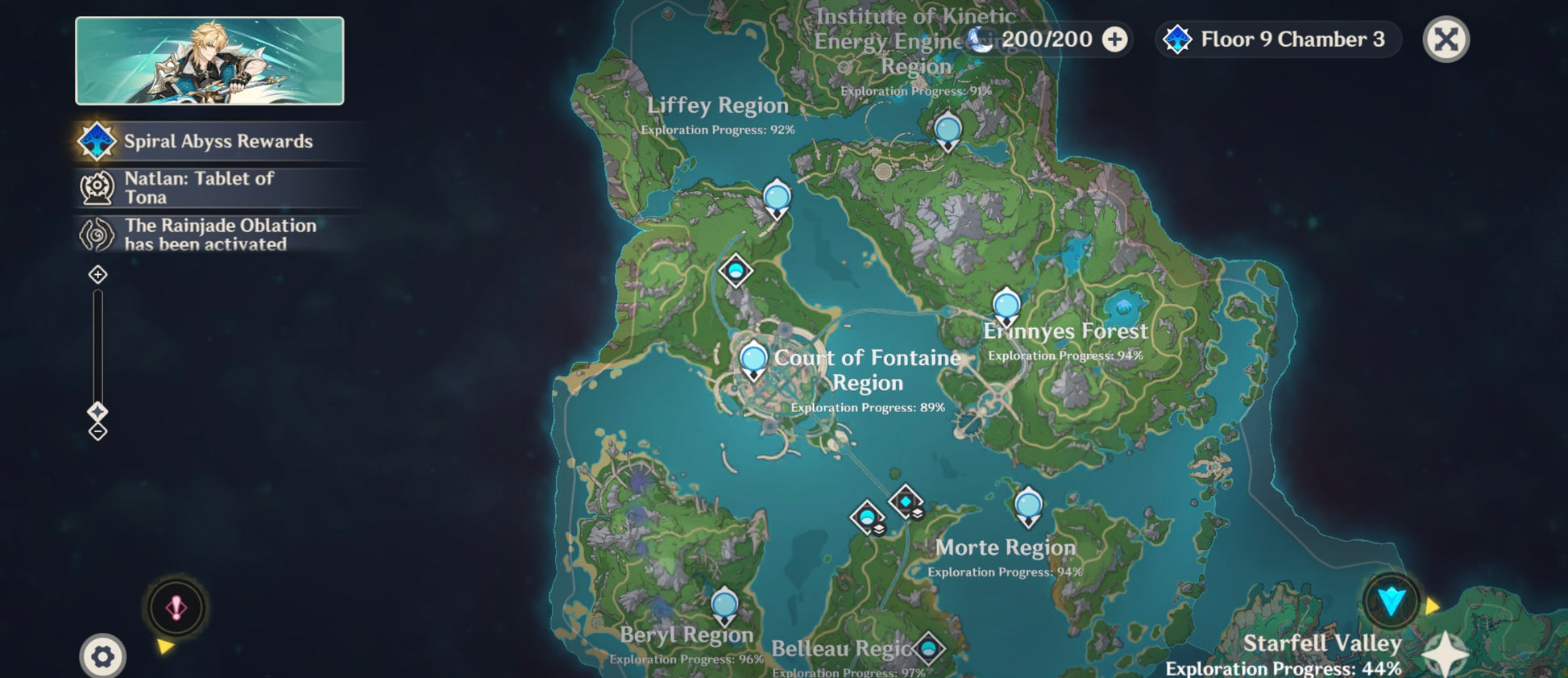This screenshot has height=678, width=1568.
Task: Add Original Resin with the plus button
Action: pos(1114,40)
